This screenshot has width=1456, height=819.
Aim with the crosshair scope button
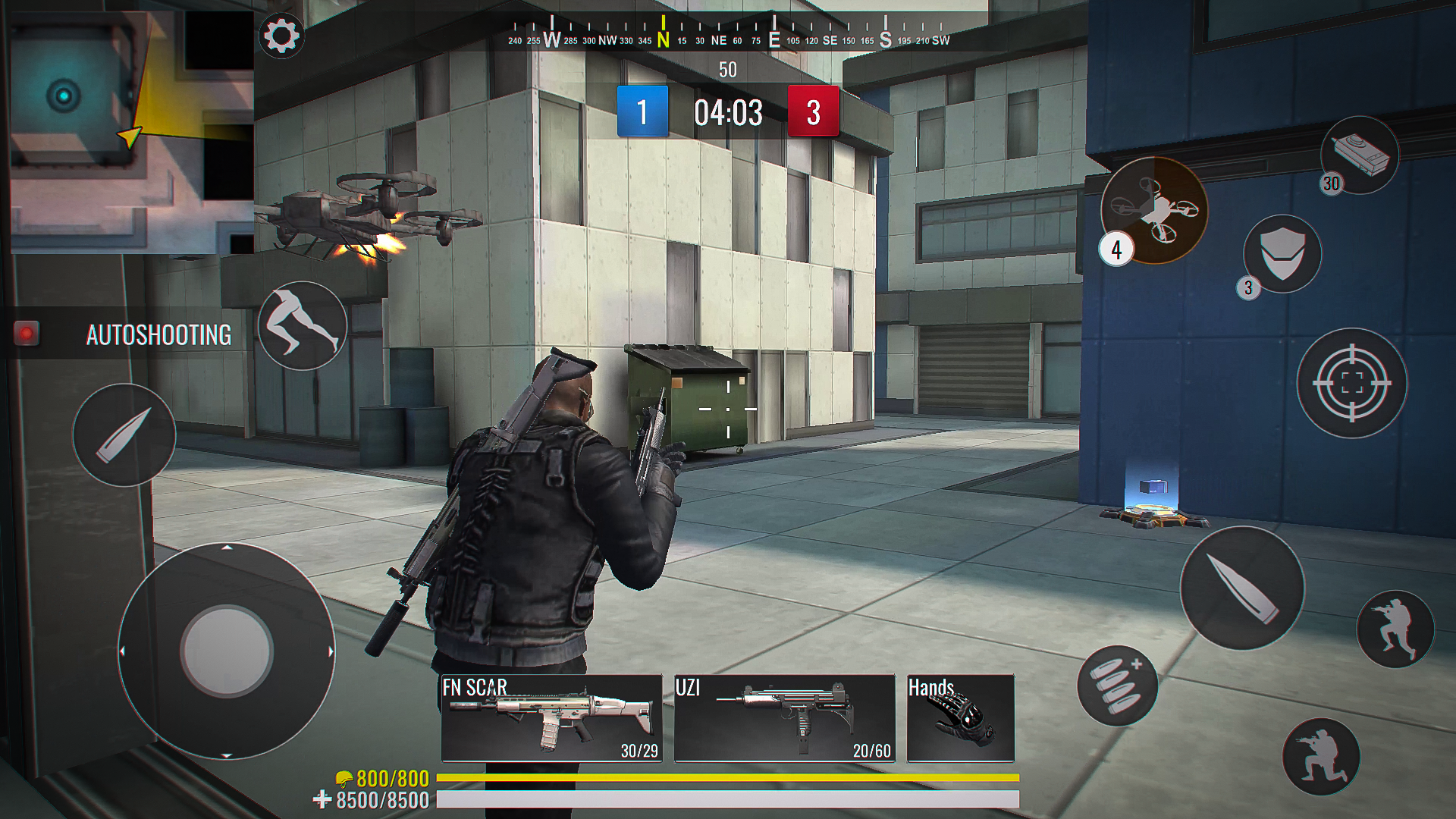coord(1352,383)
